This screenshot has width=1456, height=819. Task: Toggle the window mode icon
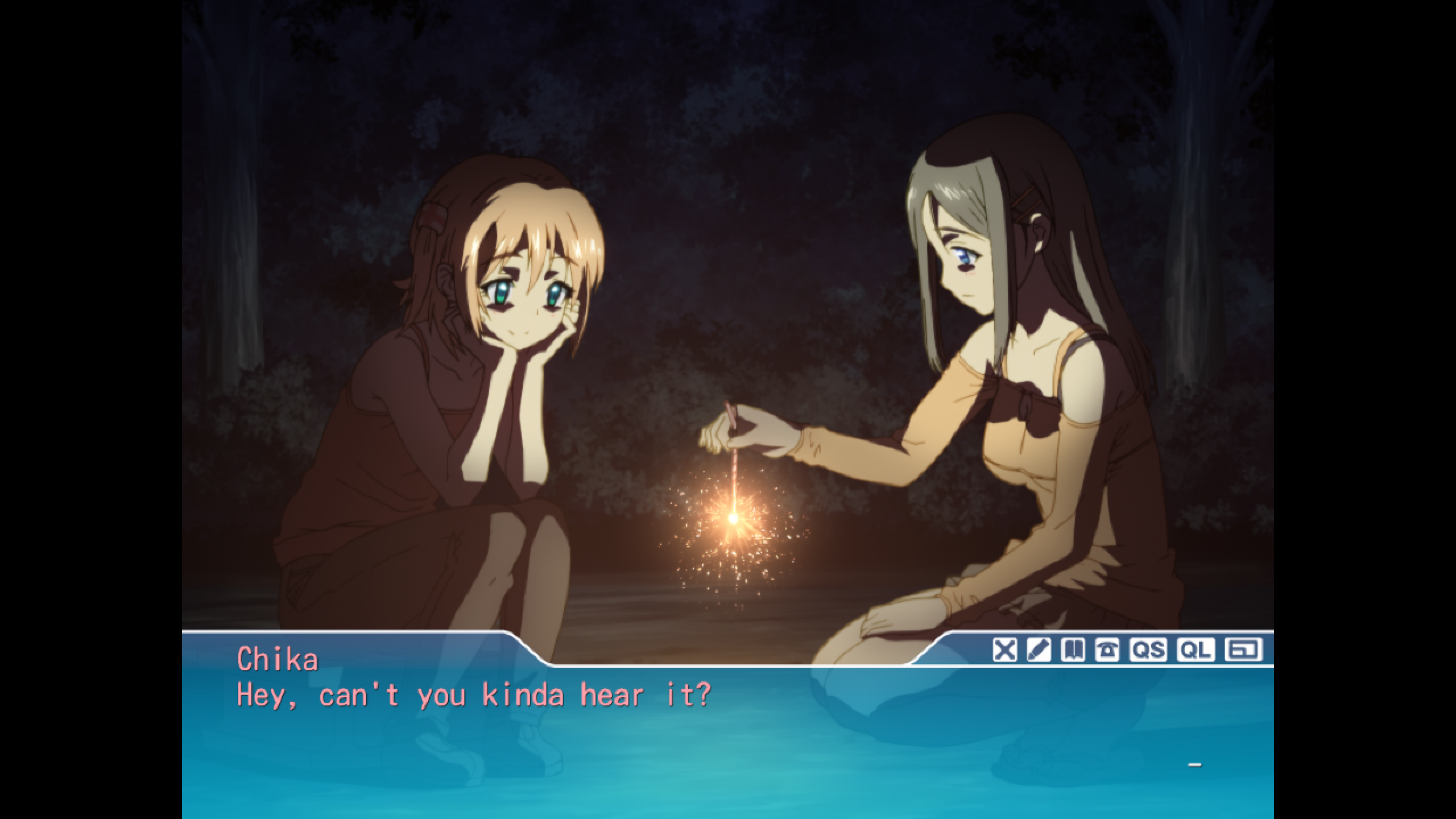tap(1243, 650)
